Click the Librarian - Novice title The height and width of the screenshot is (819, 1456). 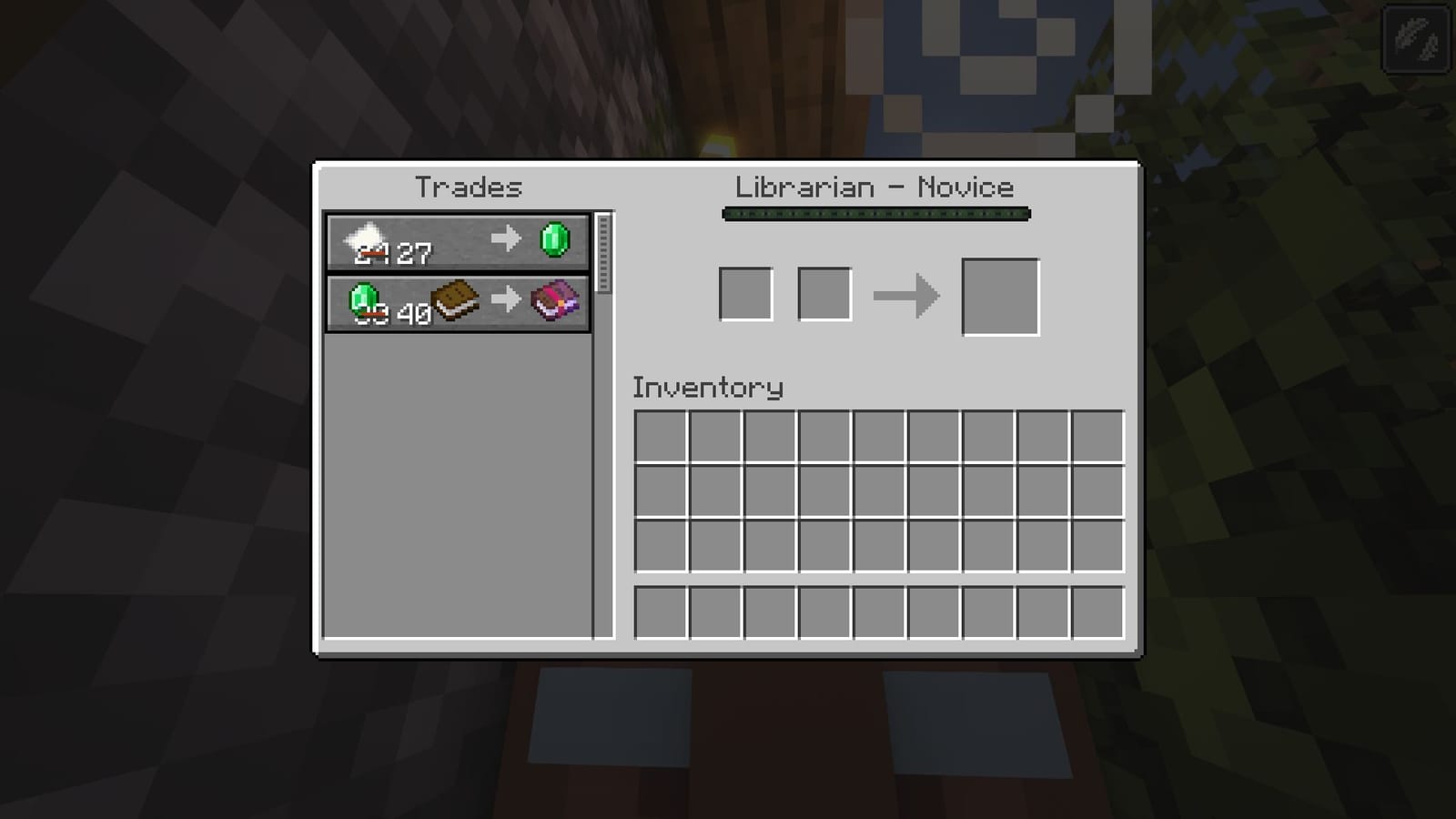pos(875,187)
